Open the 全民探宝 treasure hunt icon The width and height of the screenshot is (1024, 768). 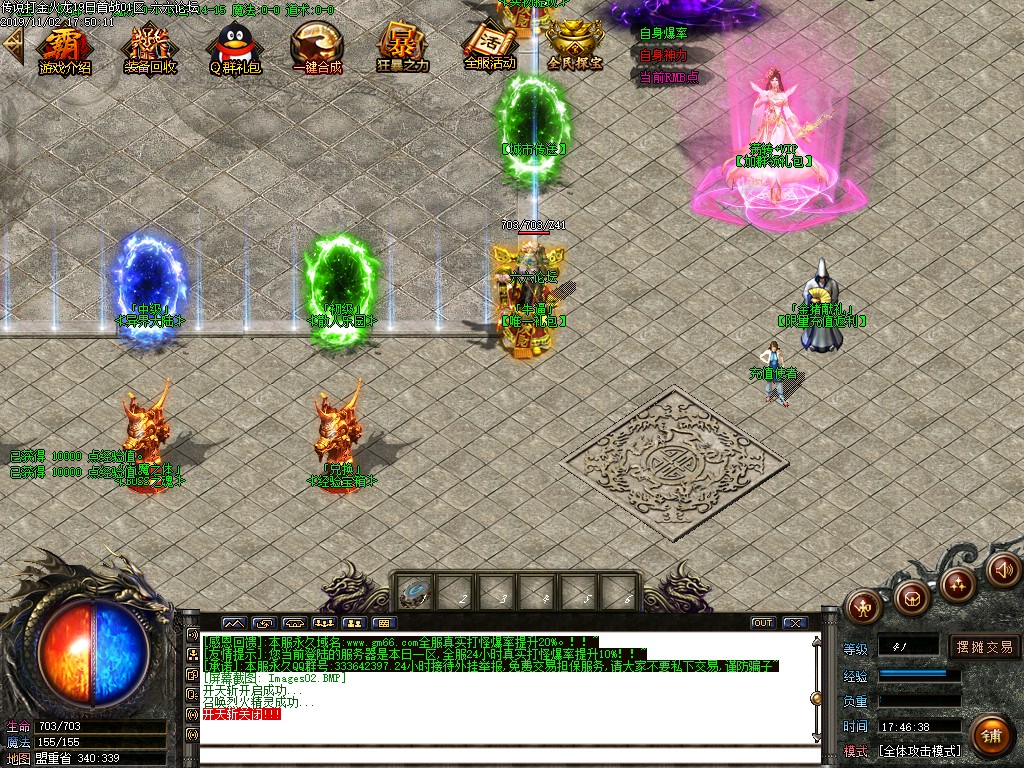[575, 46]
